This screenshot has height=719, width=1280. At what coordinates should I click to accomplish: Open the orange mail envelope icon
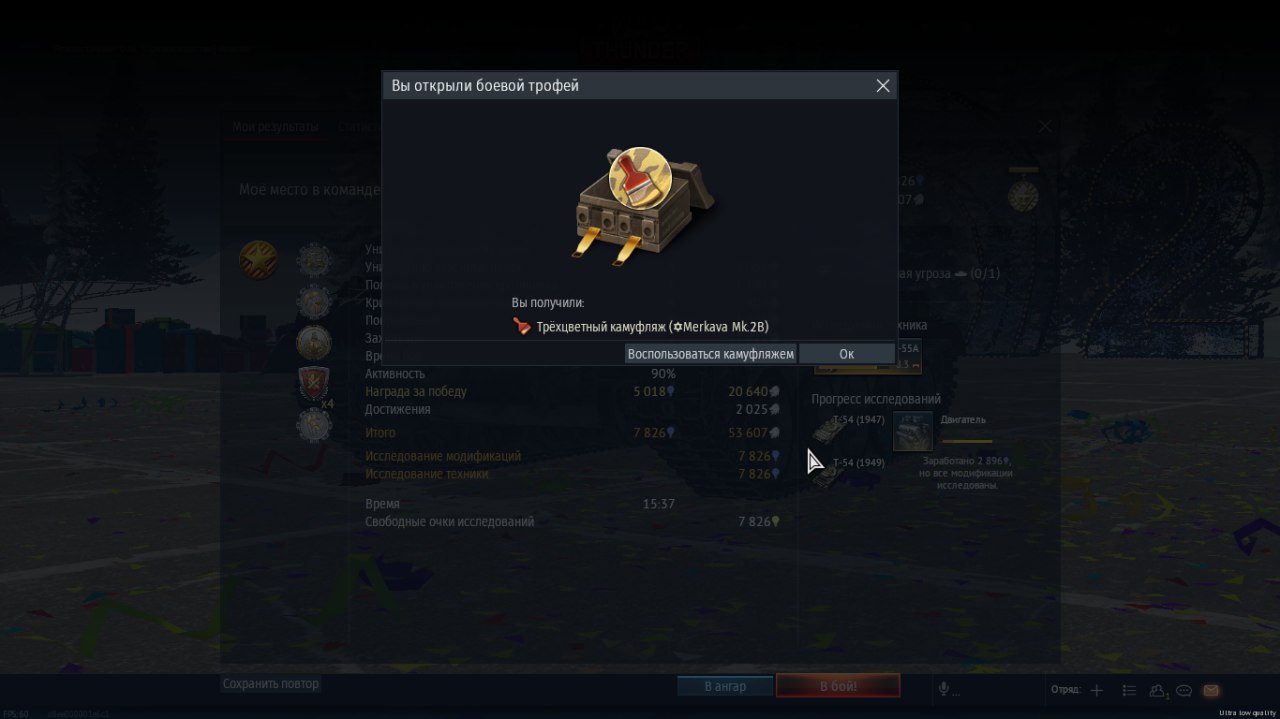coord(1211,690)
